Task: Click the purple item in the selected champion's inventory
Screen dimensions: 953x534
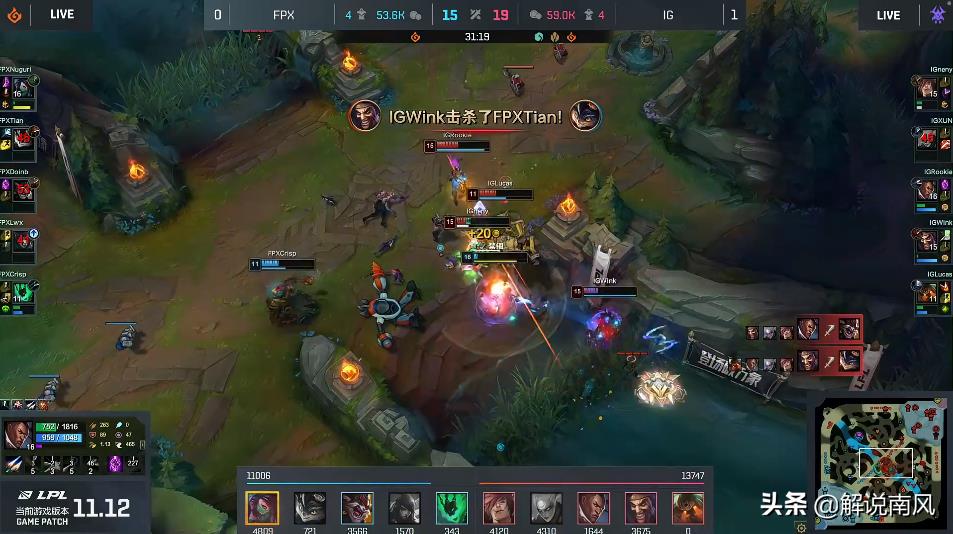Action: pos(115,463)
